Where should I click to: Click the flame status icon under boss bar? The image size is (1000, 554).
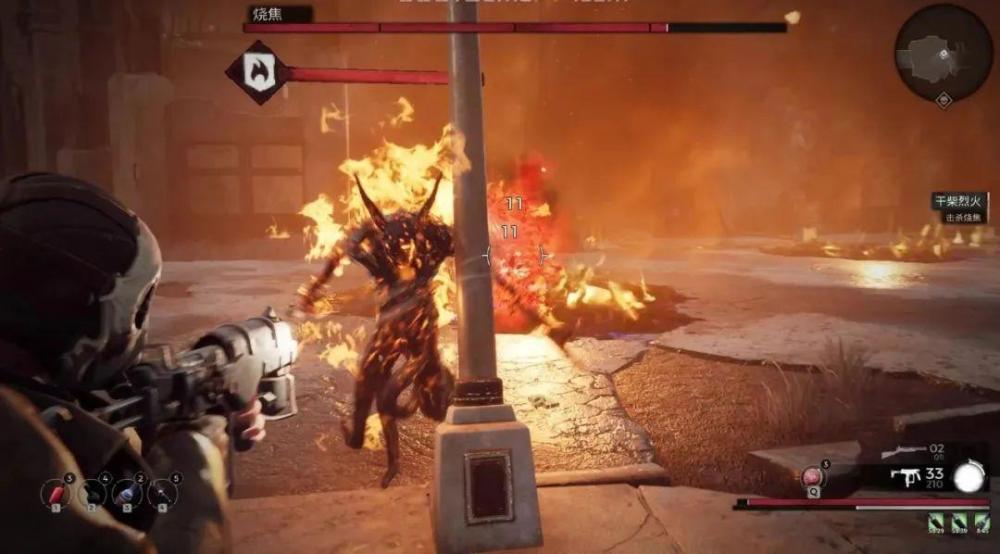257,74
